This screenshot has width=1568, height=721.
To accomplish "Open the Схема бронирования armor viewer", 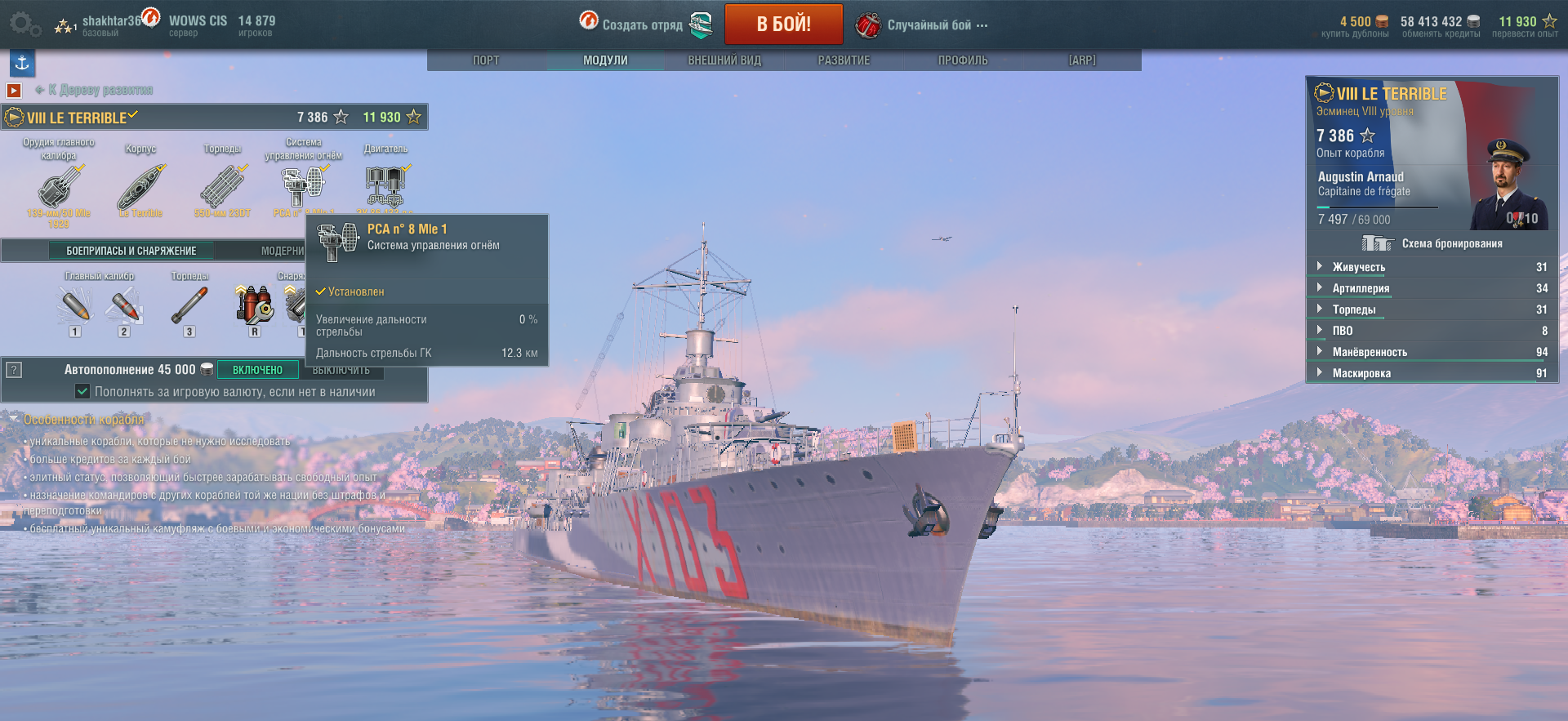I will (x=1433, y=243).
